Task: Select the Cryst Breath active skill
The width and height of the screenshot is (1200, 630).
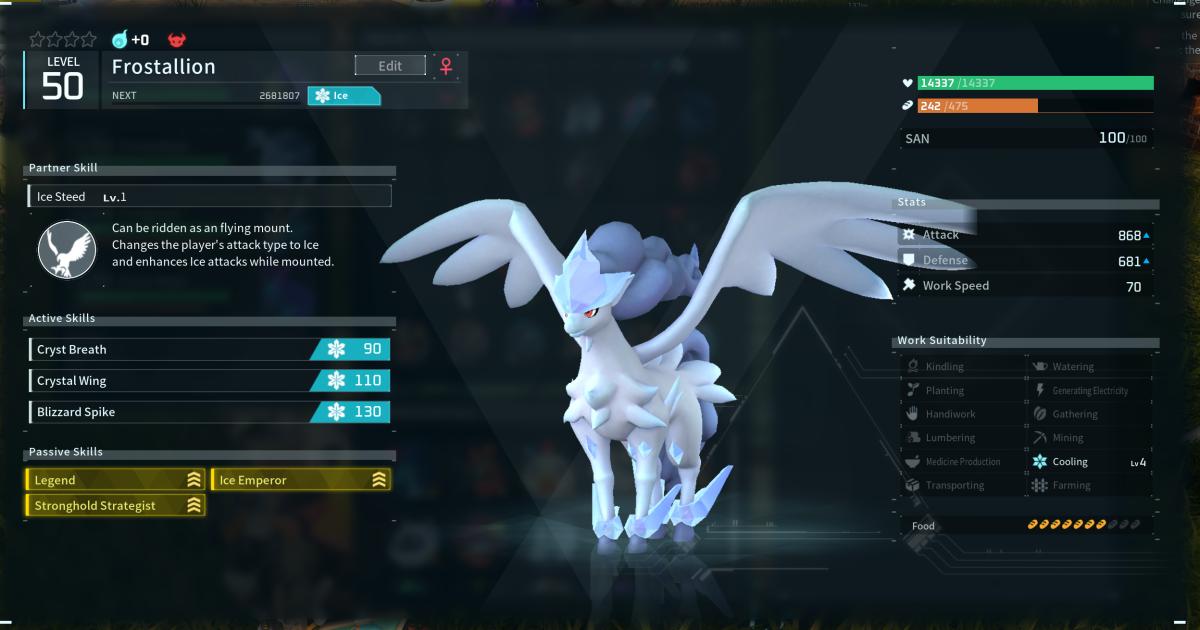Action: 210,349
